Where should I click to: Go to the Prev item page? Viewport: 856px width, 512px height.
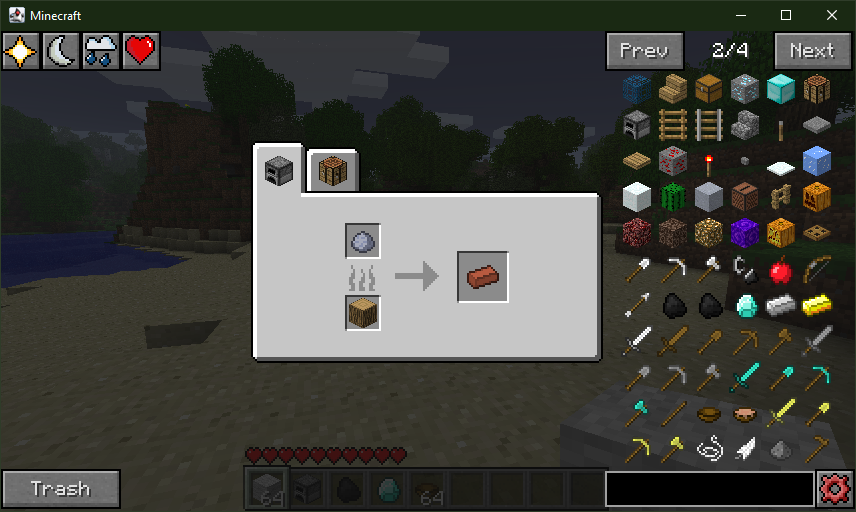[645, 51]
